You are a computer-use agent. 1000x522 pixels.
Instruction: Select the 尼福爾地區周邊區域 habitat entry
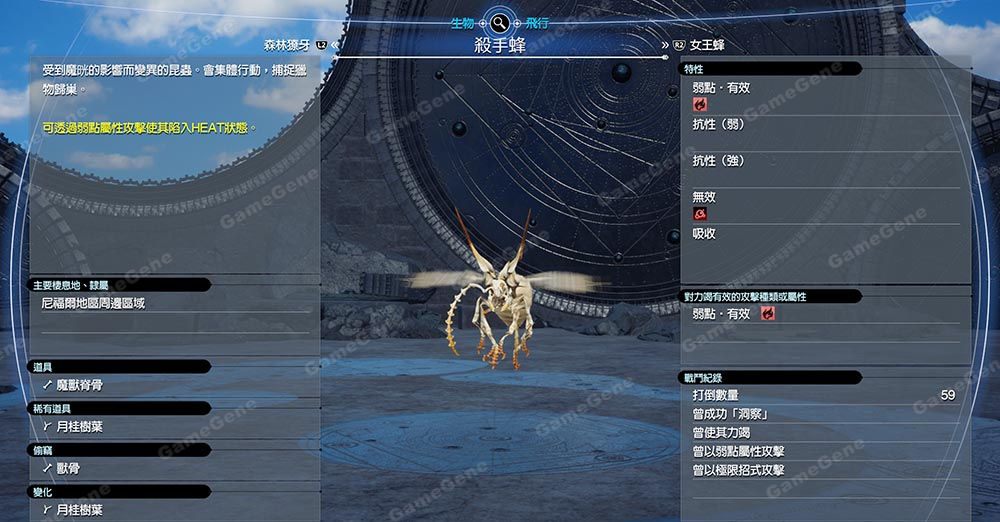pos(93,302)
